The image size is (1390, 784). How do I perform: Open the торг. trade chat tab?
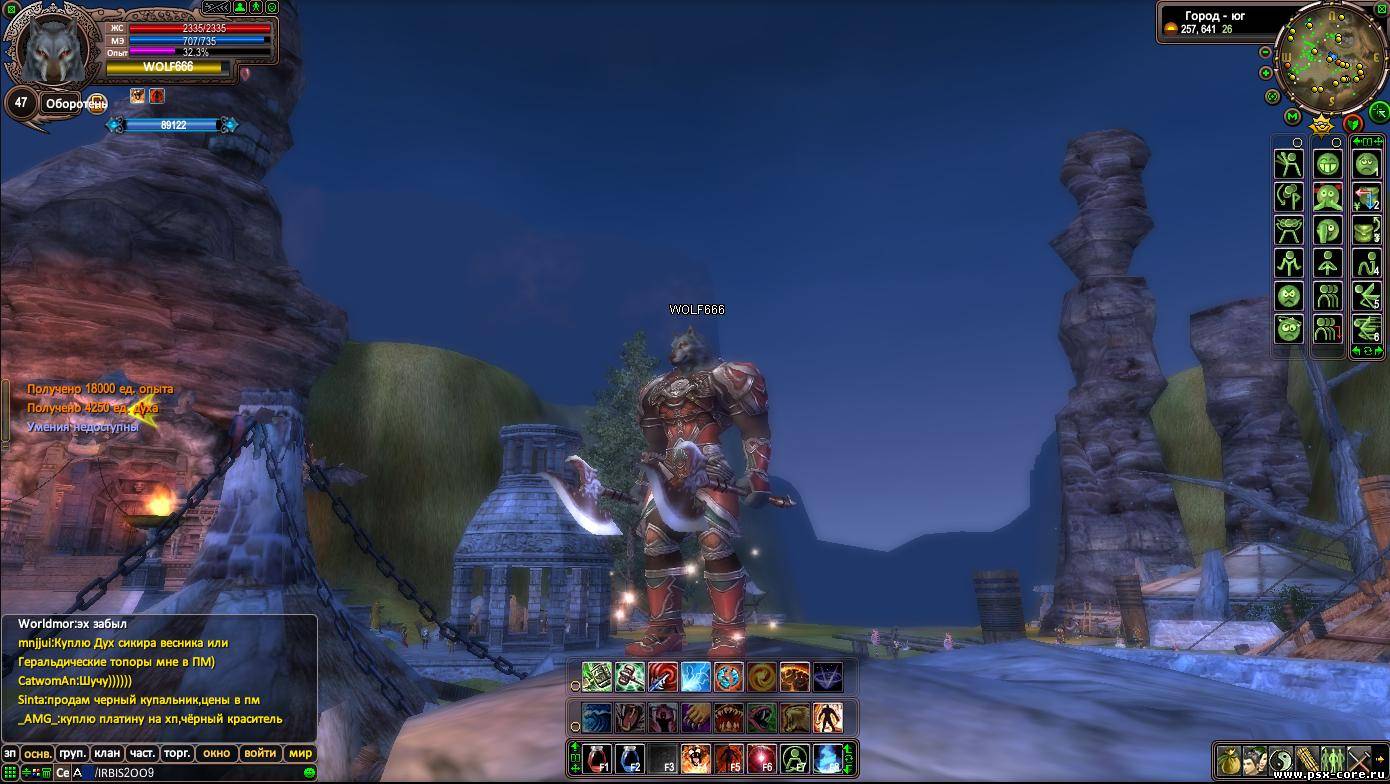pyautogui.click(x=177, y=753)
